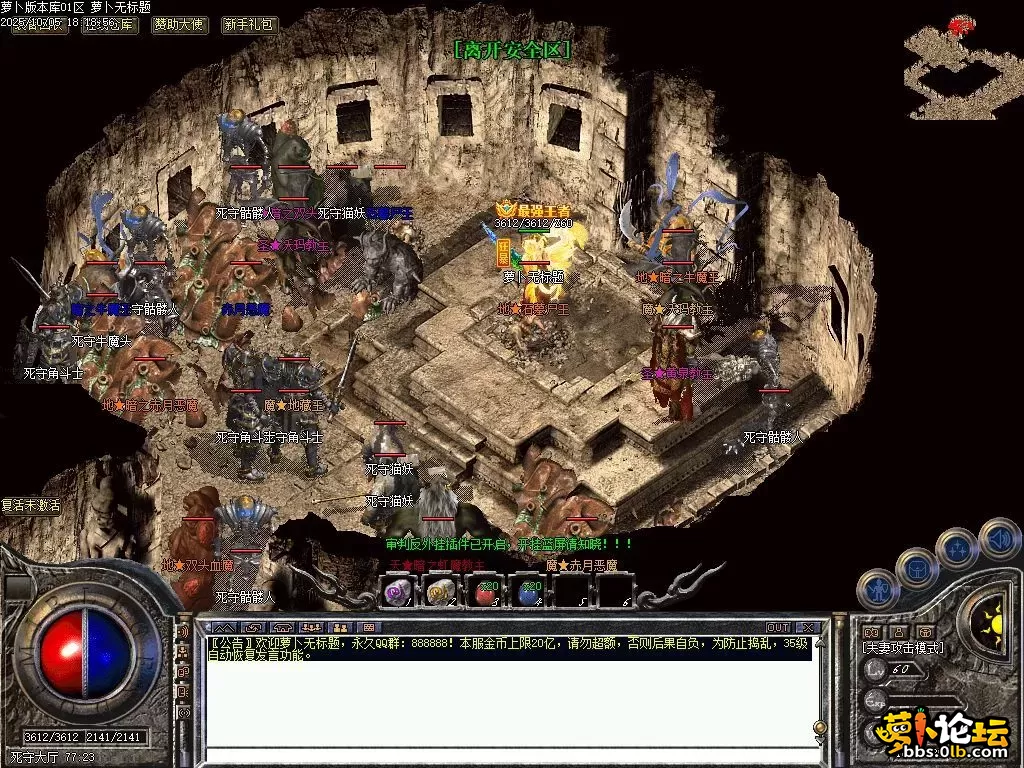Open the skills sparkle round button
The width and height of the screenshot is (1024, 768).
point(958,549)
